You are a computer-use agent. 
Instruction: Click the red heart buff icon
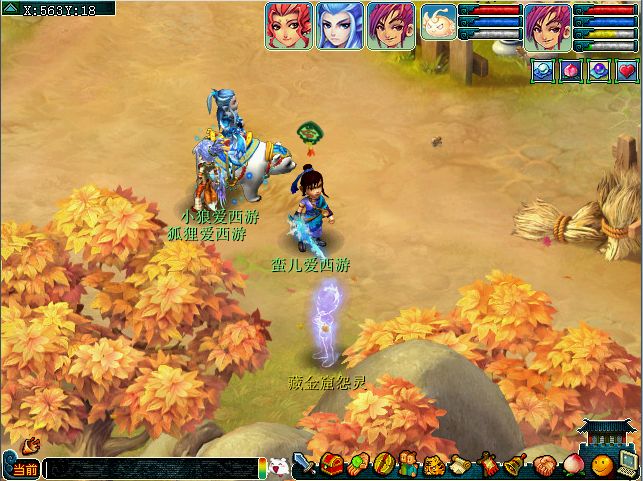pos(626,70)
